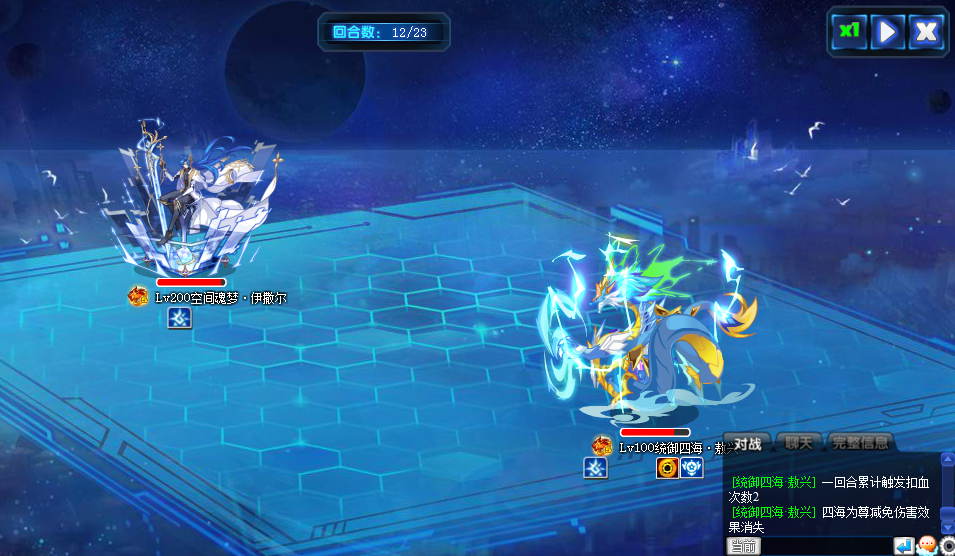Viewport: 955px width, 556px height.
Task: Send message with the blue enter arrow
Action: (x=903, y=546)
